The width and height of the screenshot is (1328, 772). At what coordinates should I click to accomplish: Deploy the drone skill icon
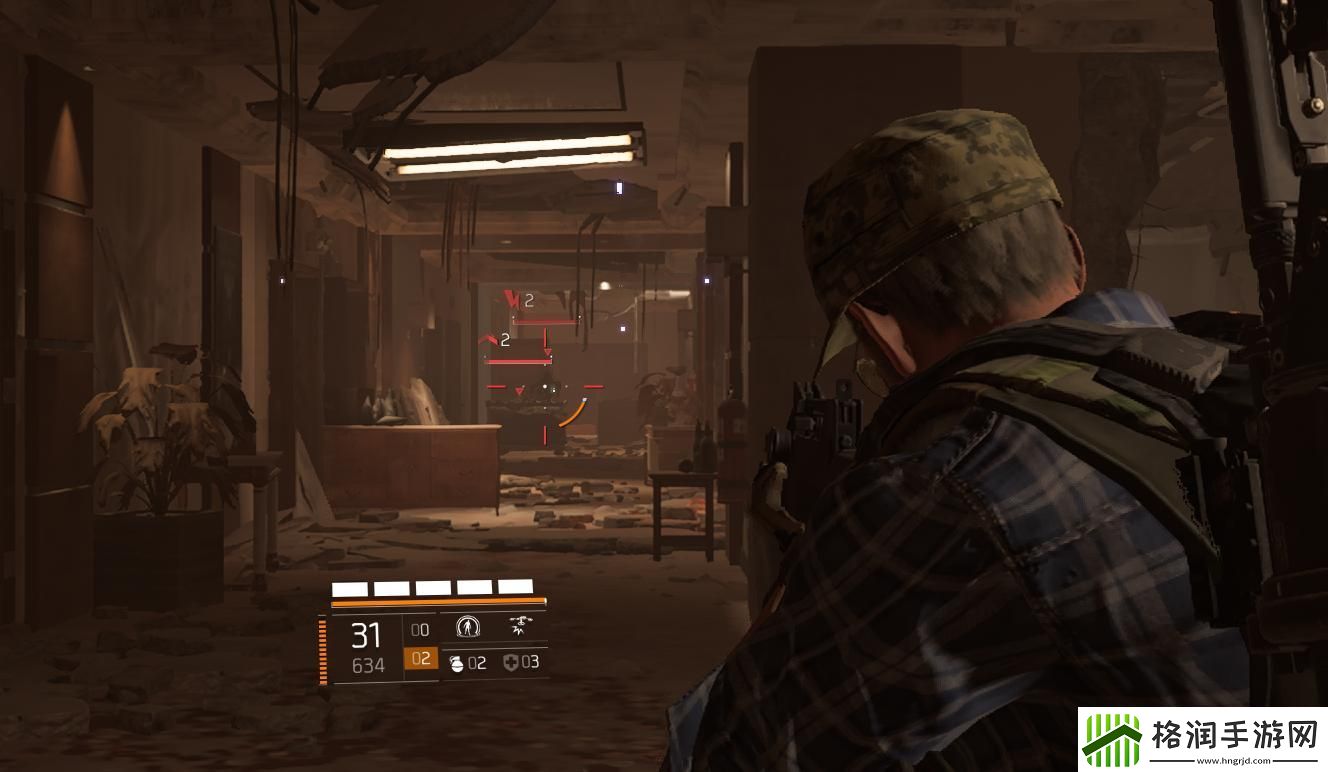[519, 627]
